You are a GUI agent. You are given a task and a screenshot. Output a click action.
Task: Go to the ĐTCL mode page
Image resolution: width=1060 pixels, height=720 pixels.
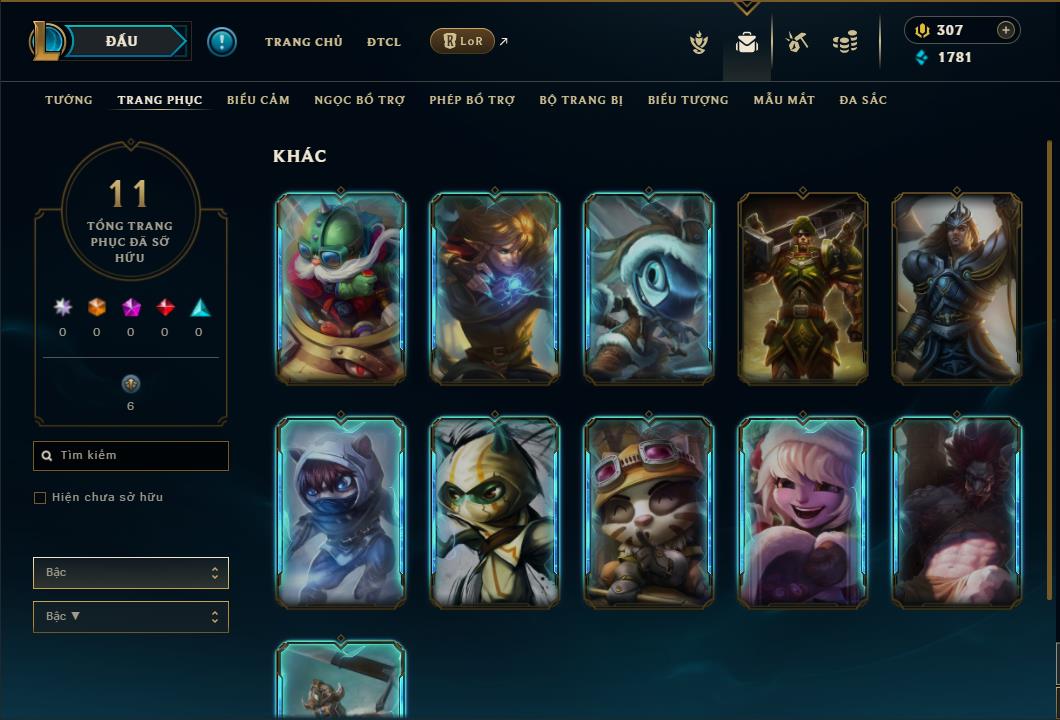pyautogui.click(x=384, y=42)
